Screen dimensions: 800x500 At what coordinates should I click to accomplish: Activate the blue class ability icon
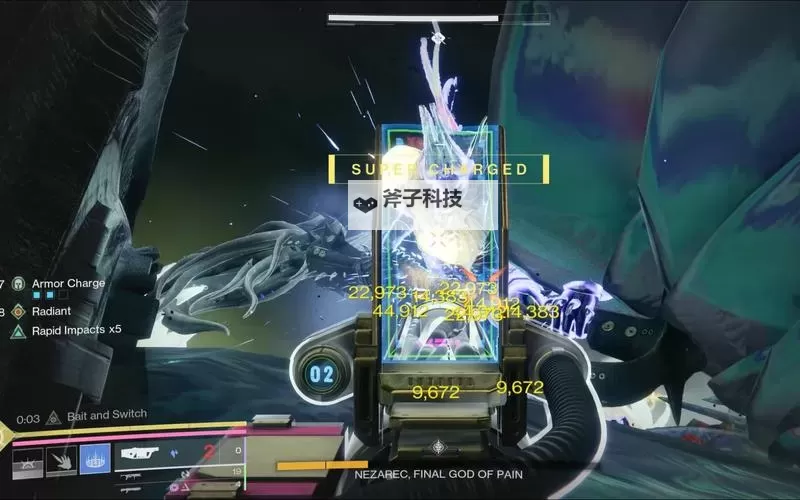(x=95, y=460)
